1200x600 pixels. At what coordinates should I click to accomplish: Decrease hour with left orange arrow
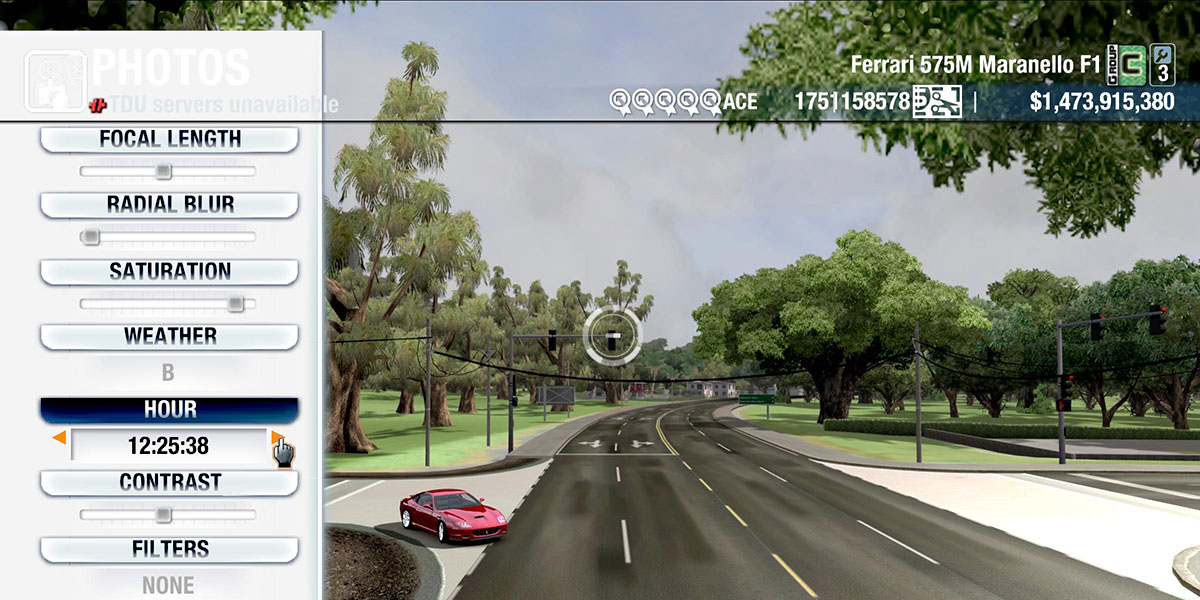(x=60, y=438)
